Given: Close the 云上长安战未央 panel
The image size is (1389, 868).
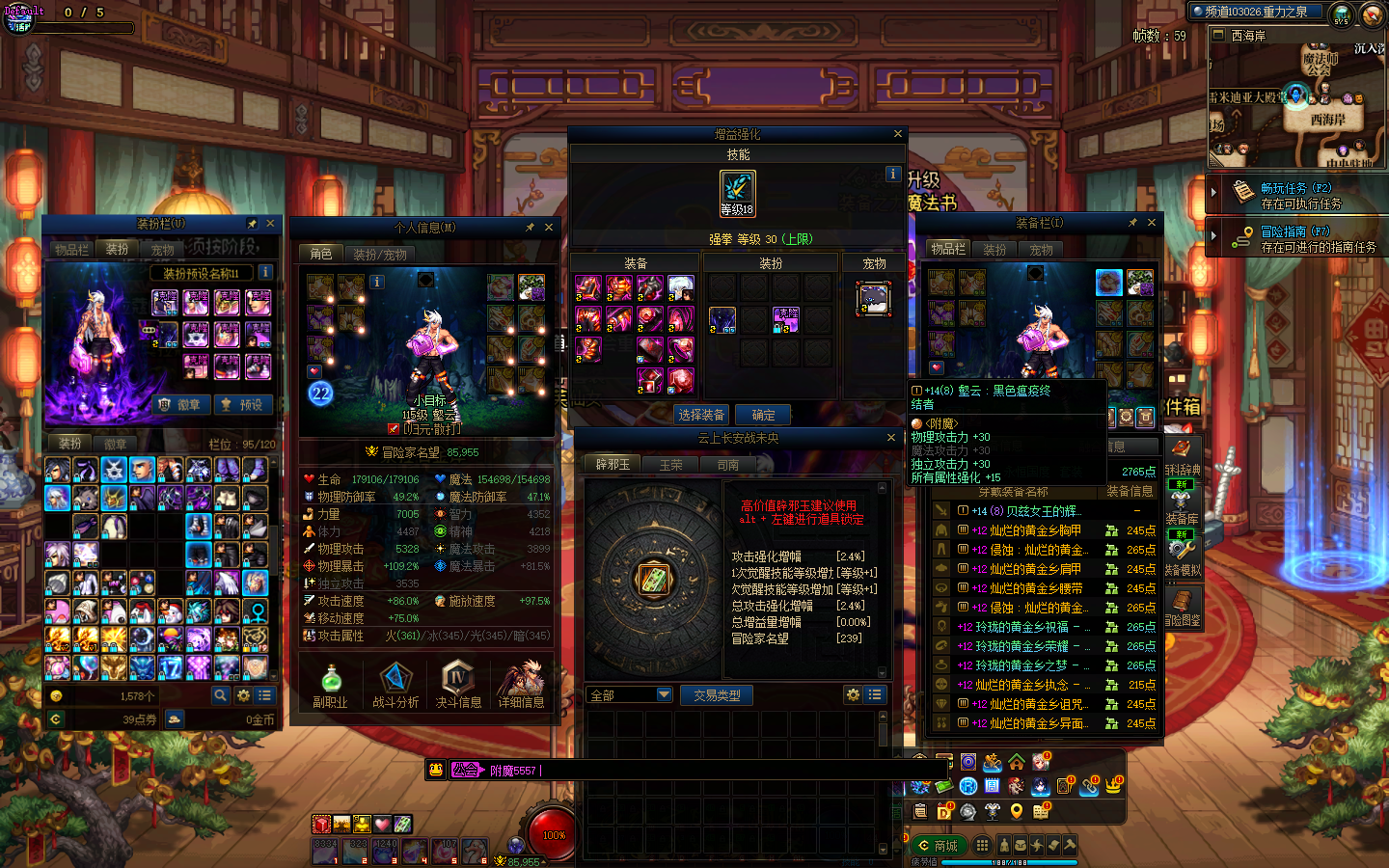Looking at the screenshot, I should (891, 438).
